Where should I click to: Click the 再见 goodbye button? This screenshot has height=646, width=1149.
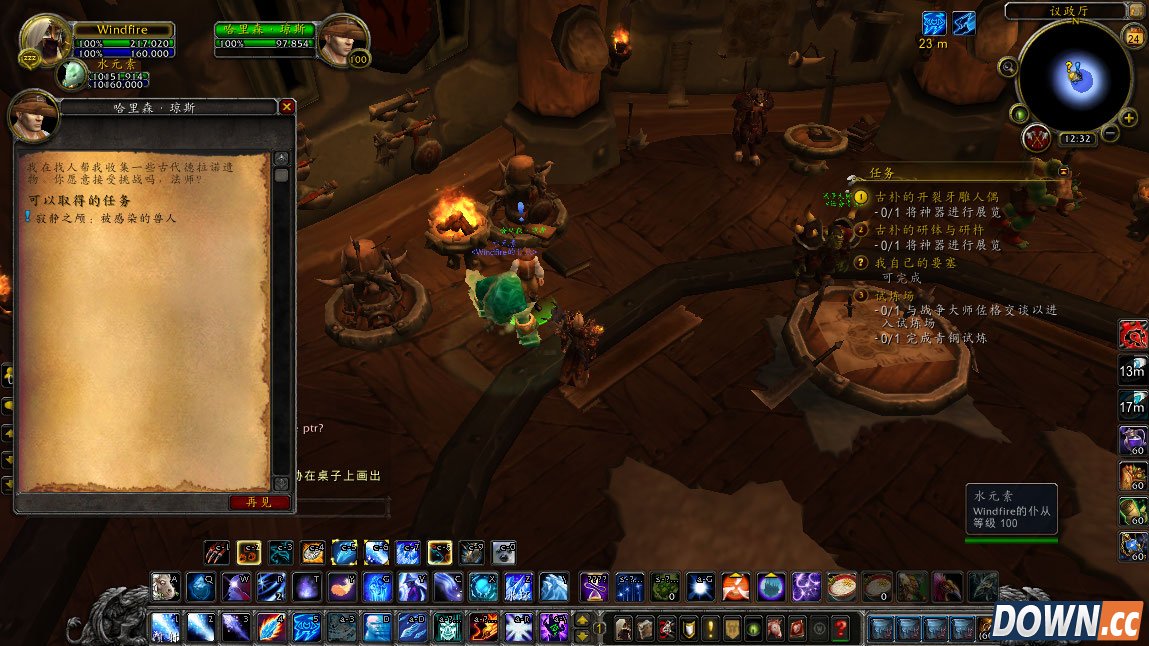259,502
